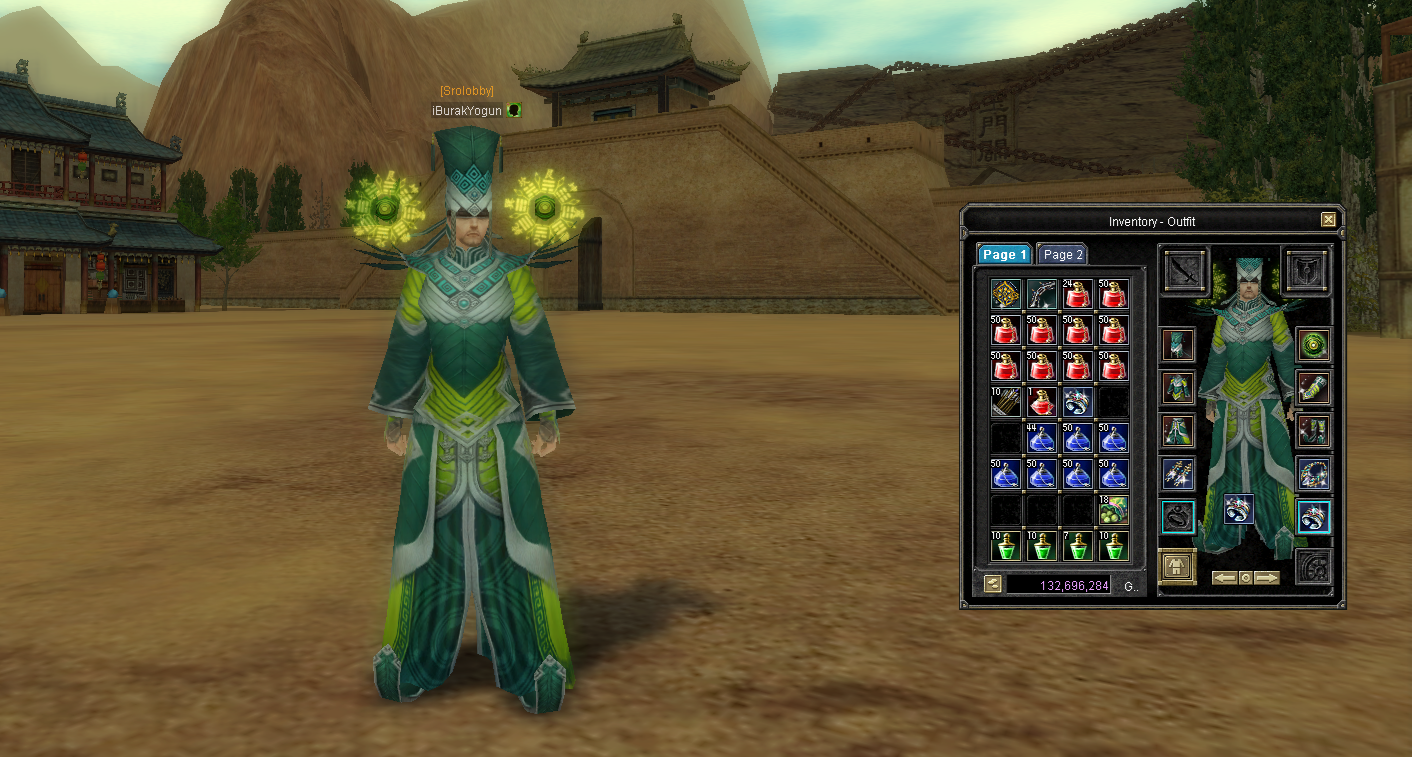Click the empty shield equipment slot
Screen dimensions: 1412x757
click(x=1307, y=271)
